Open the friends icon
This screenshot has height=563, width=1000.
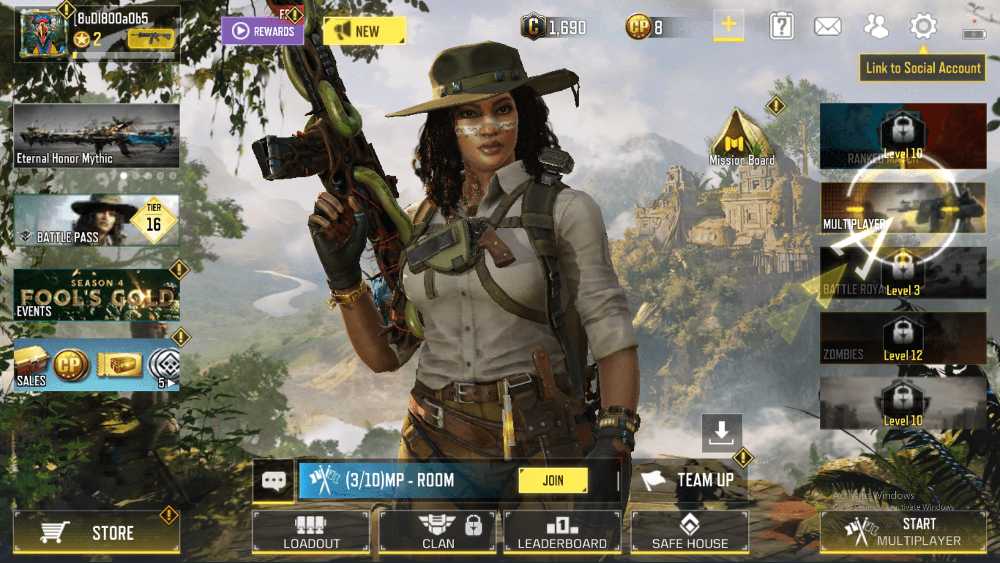(x=876, y=27)
